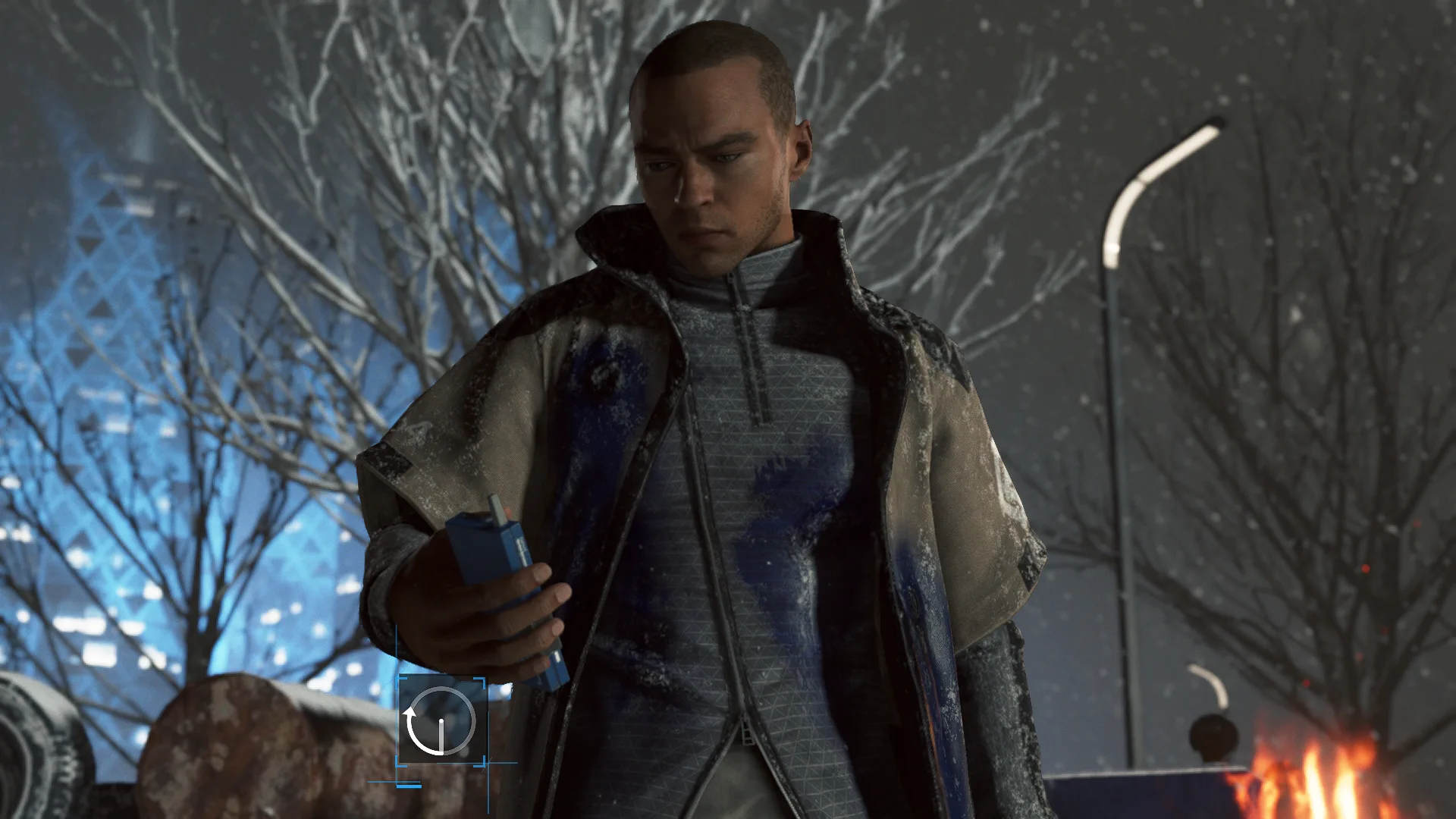Viewport: 1456px width, 819px height.
Task: Tap the blue underline accent below the prompt
Action: point(409,786)
